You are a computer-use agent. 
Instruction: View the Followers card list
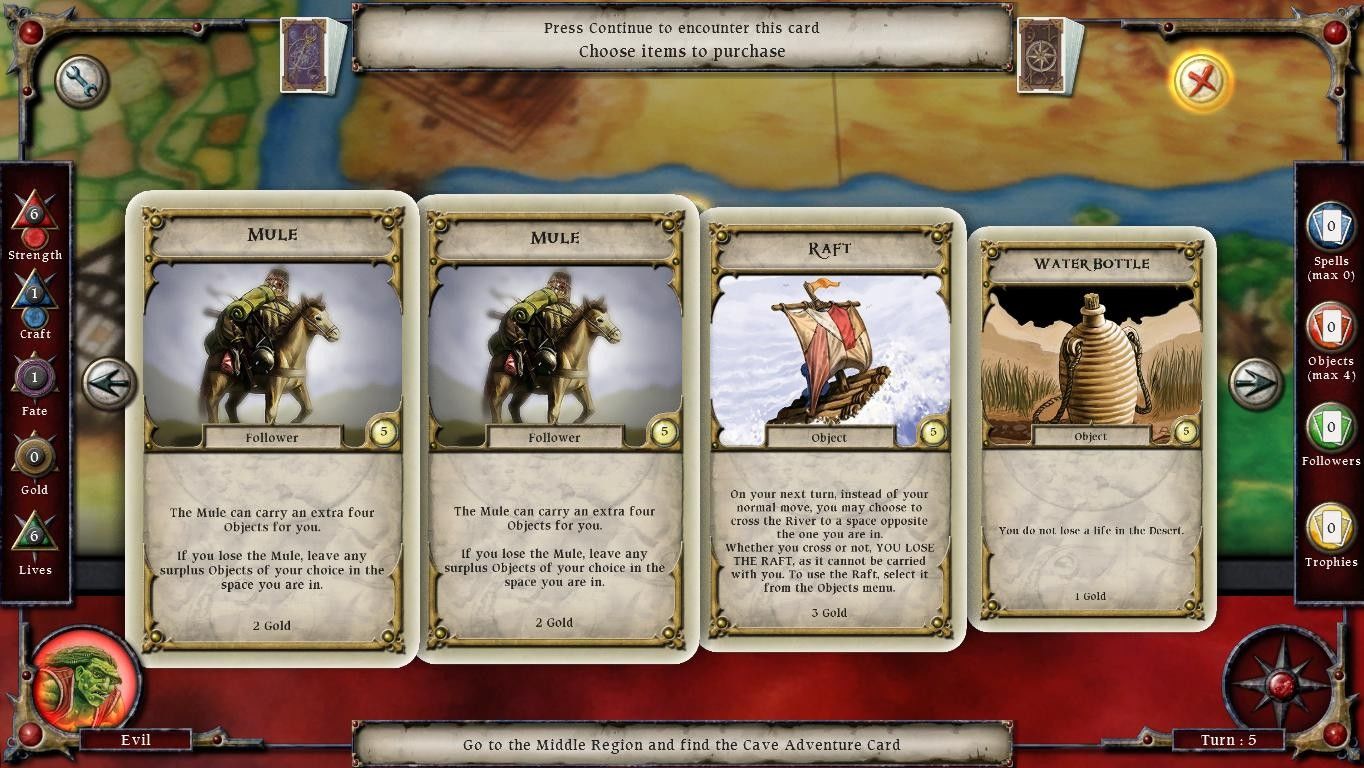1331,427
